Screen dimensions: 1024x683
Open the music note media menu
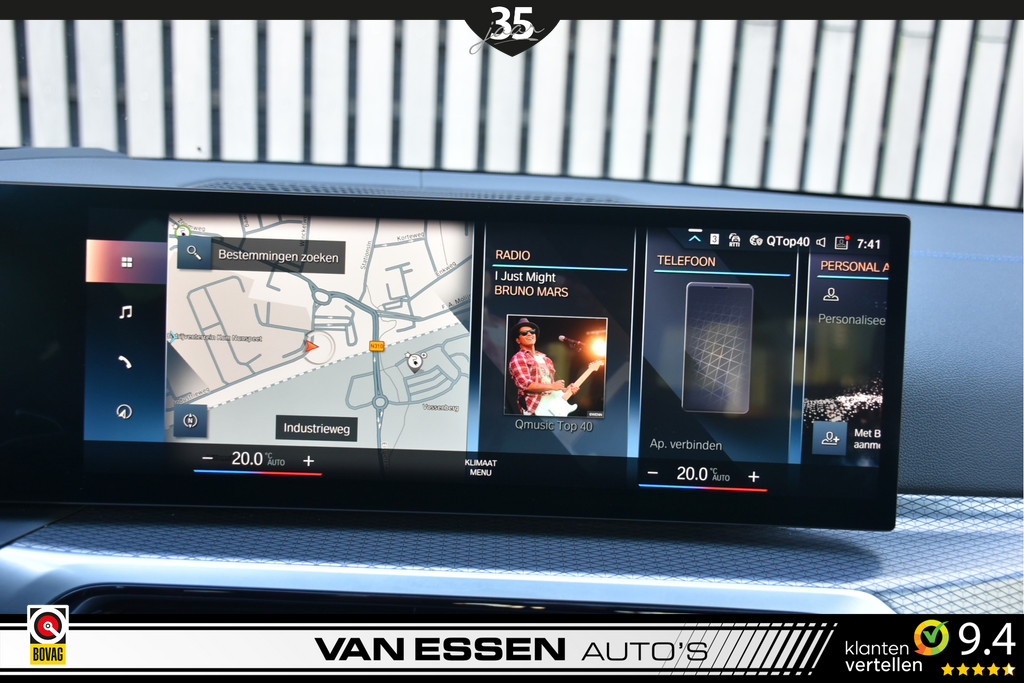pyautogui.click(x=125, y=312)
